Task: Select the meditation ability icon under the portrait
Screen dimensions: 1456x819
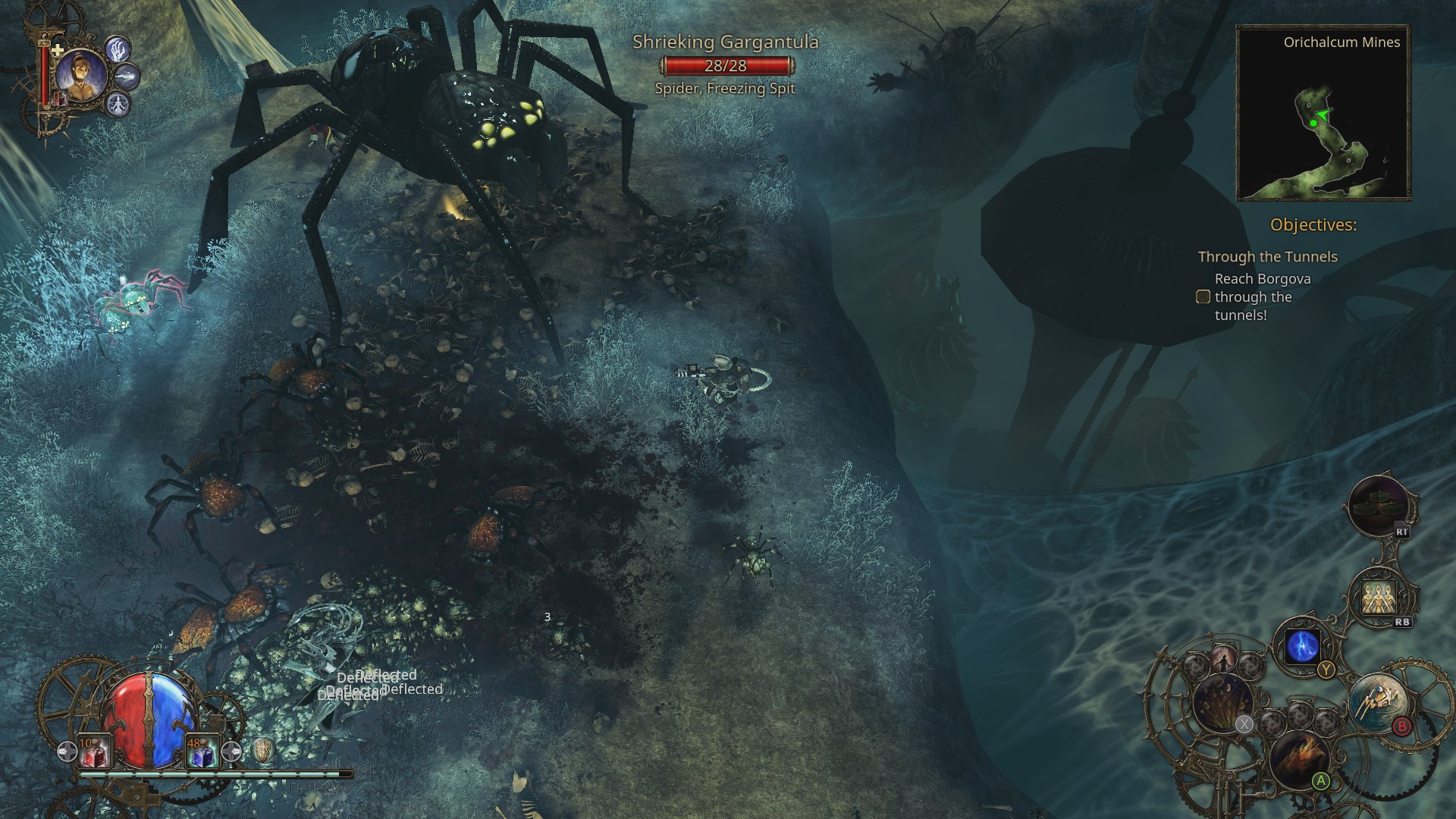Action: [120, 106]
